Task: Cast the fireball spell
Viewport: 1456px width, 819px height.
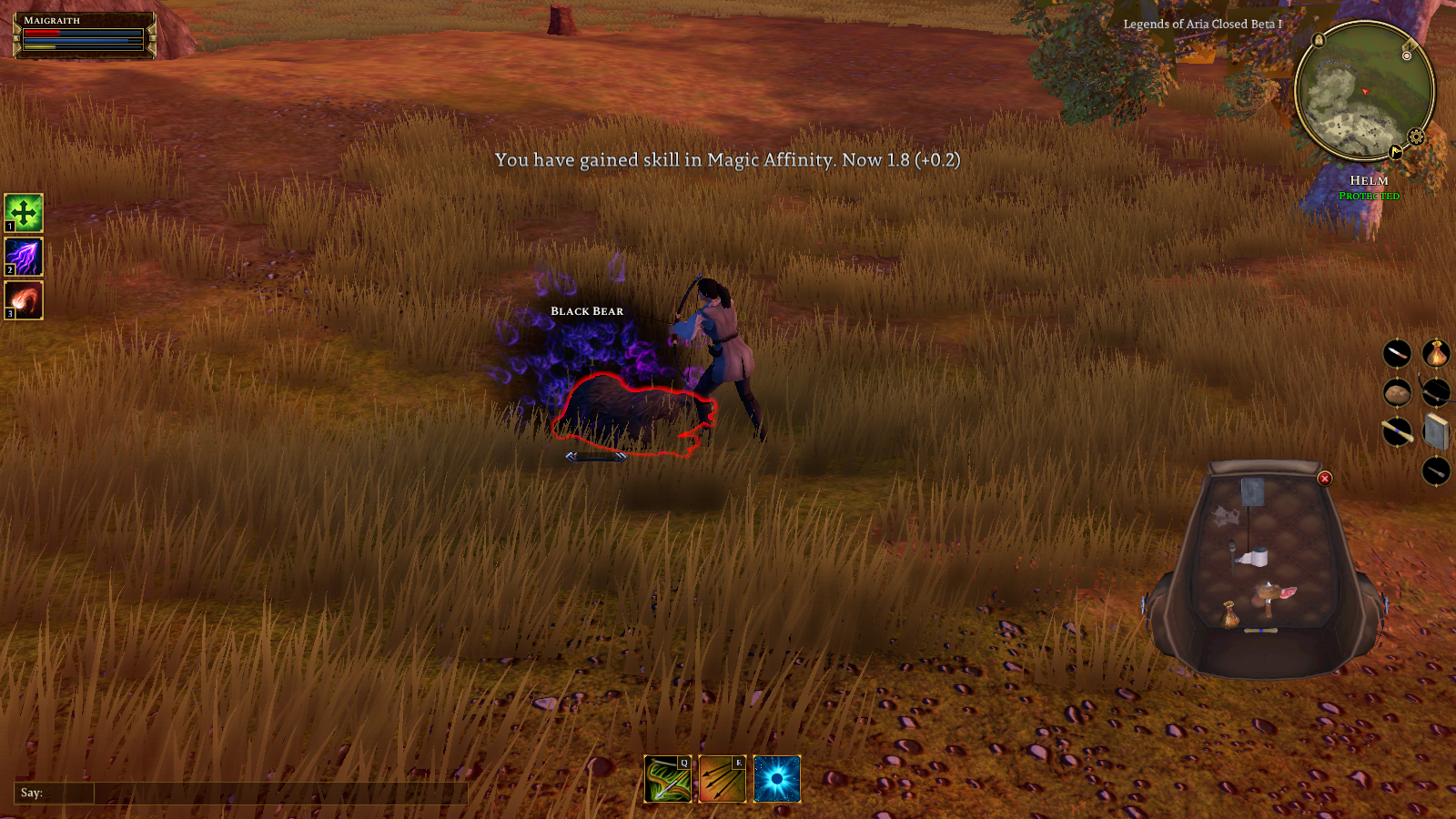Action: (x=24, y=300)
